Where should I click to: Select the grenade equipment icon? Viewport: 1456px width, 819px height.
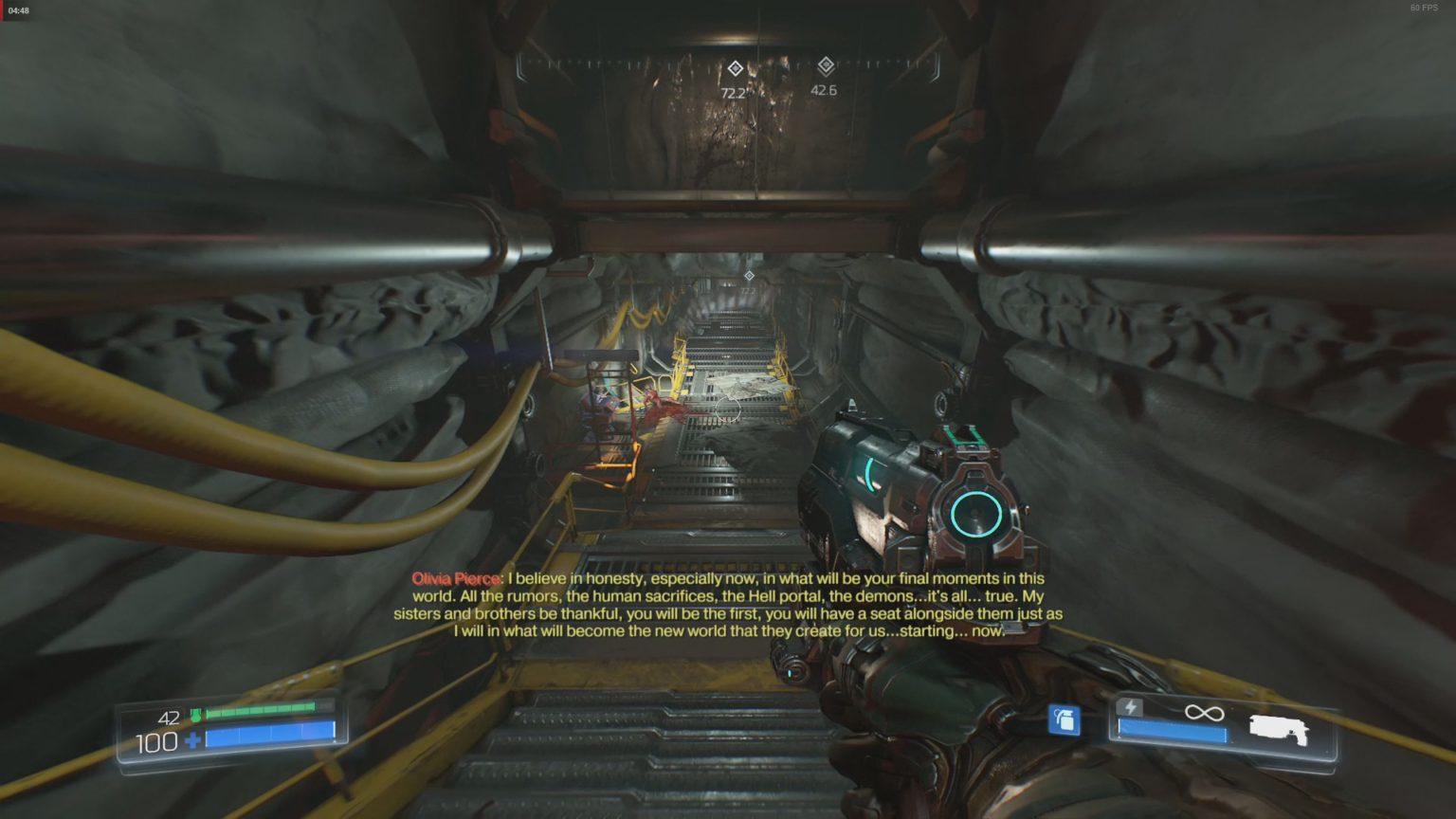[1067, 720]
